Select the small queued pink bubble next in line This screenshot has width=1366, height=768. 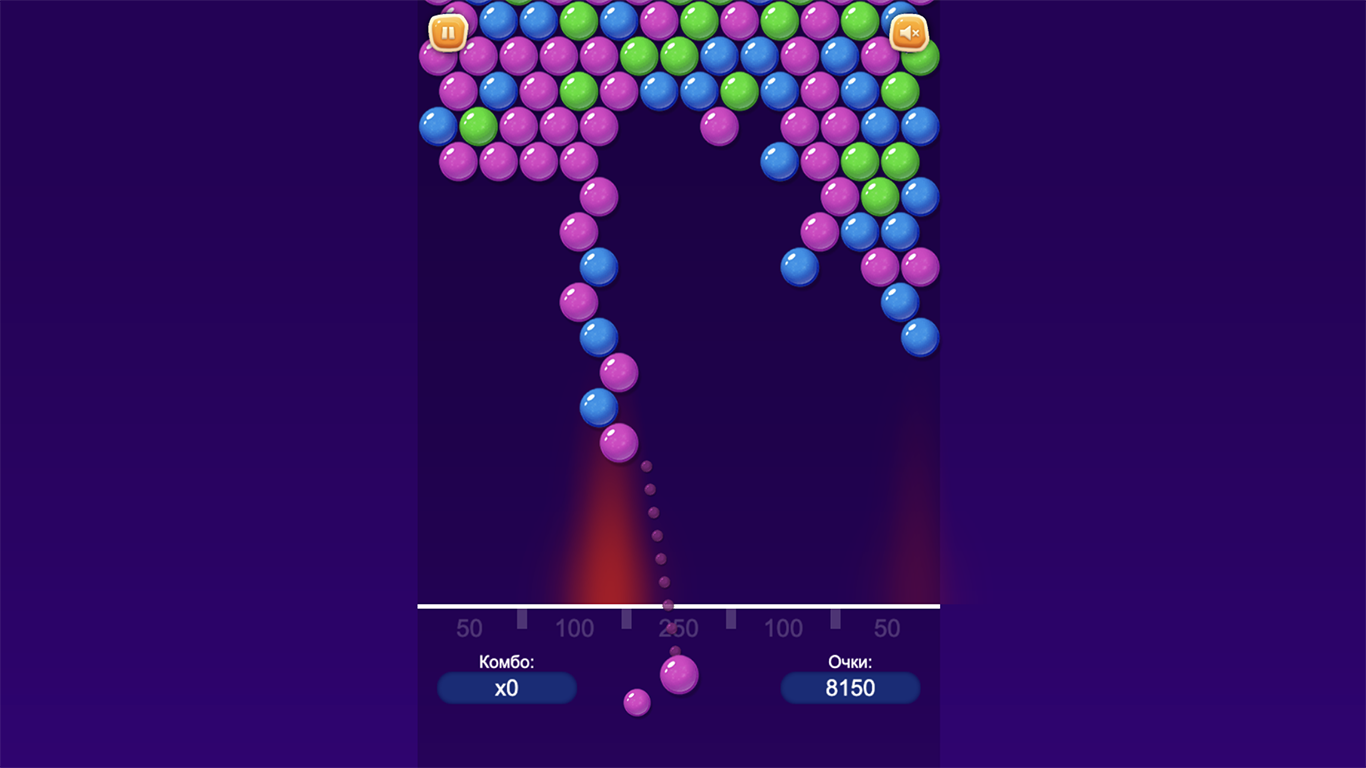coord(637,703)
